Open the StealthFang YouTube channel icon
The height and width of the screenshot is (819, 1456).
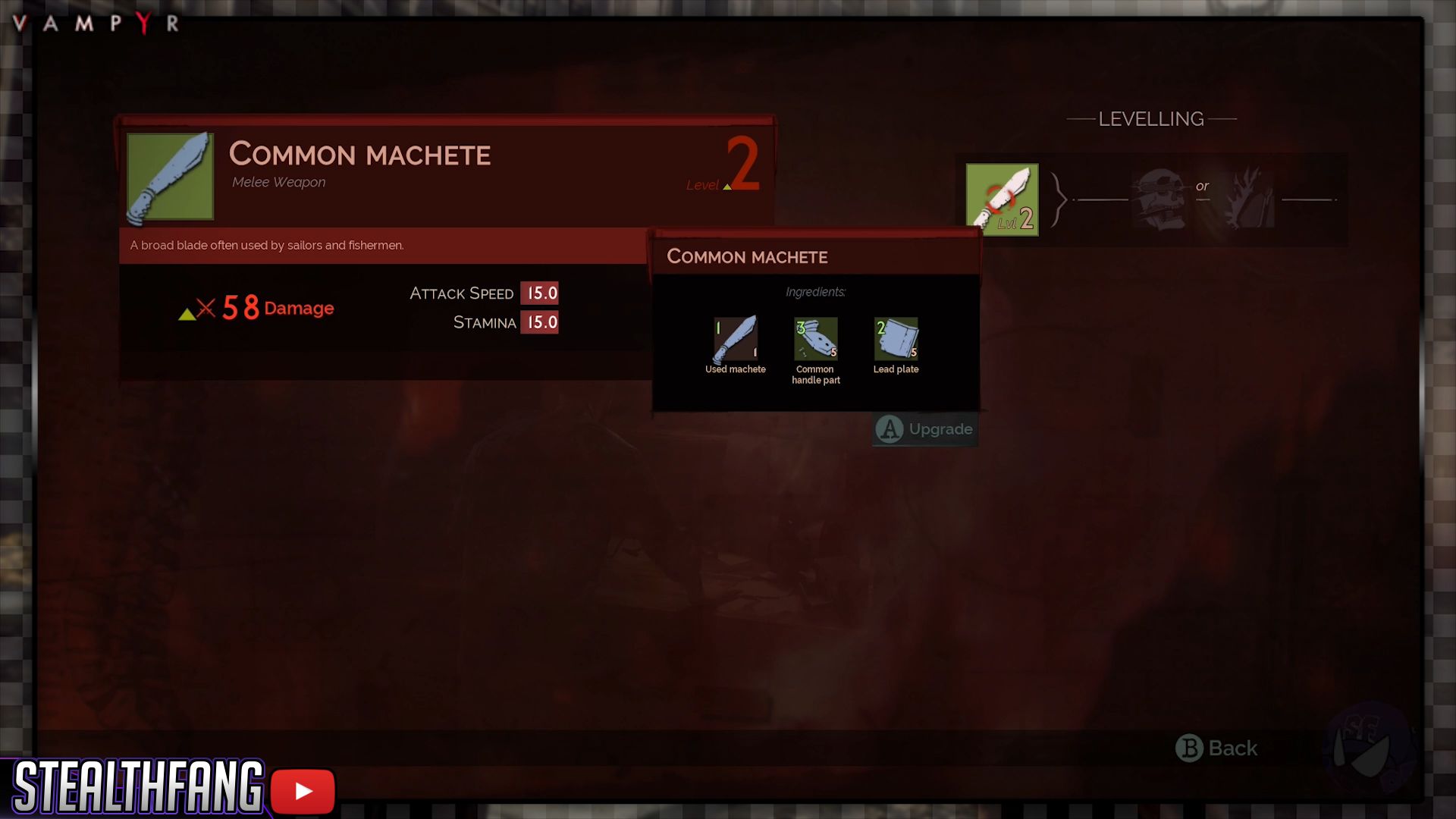[x=303, y=791]
